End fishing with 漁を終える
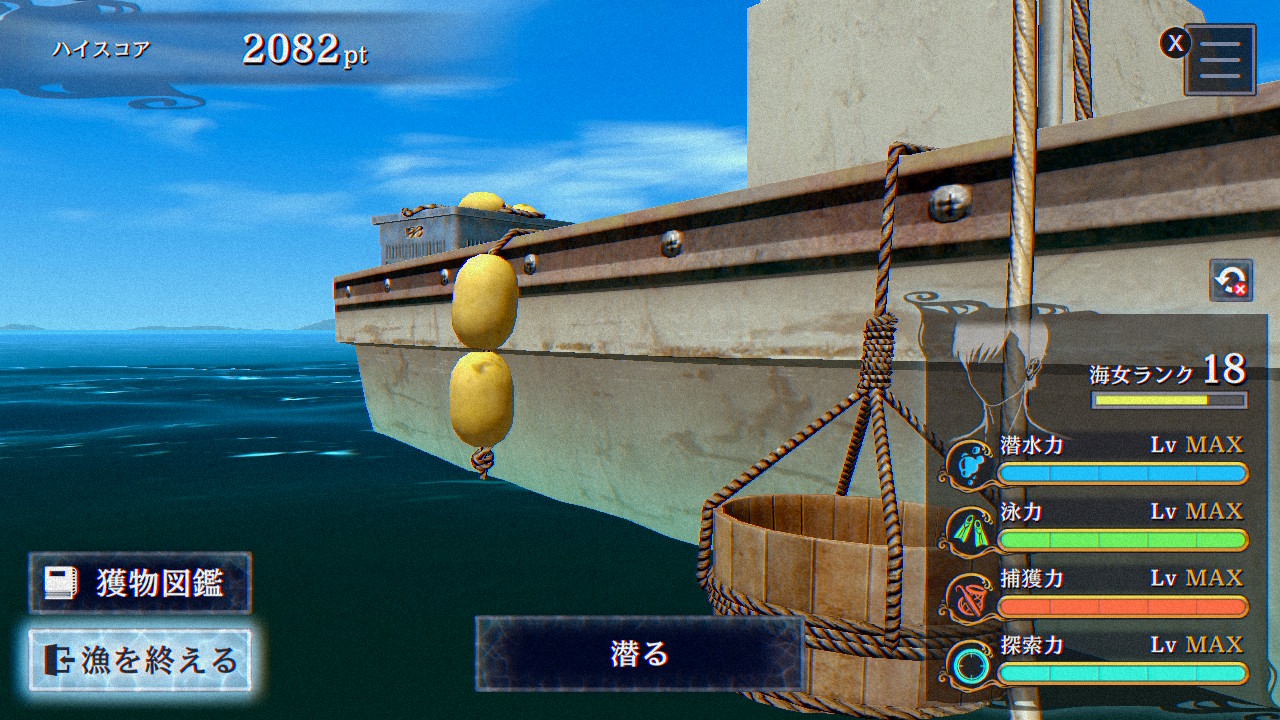Viewport: 1280px width, 720px height. pyautogui.click(x=140, y=660)
